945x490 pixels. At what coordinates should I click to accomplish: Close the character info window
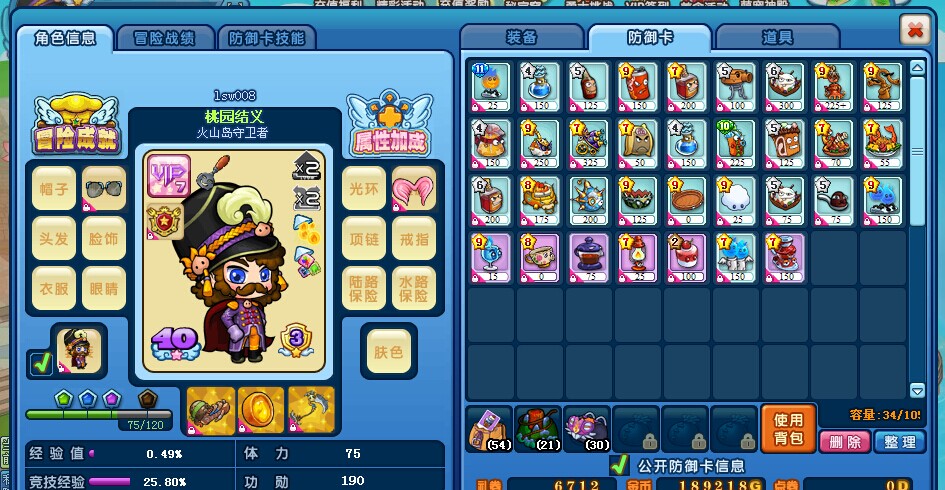[x=914, y=30]
